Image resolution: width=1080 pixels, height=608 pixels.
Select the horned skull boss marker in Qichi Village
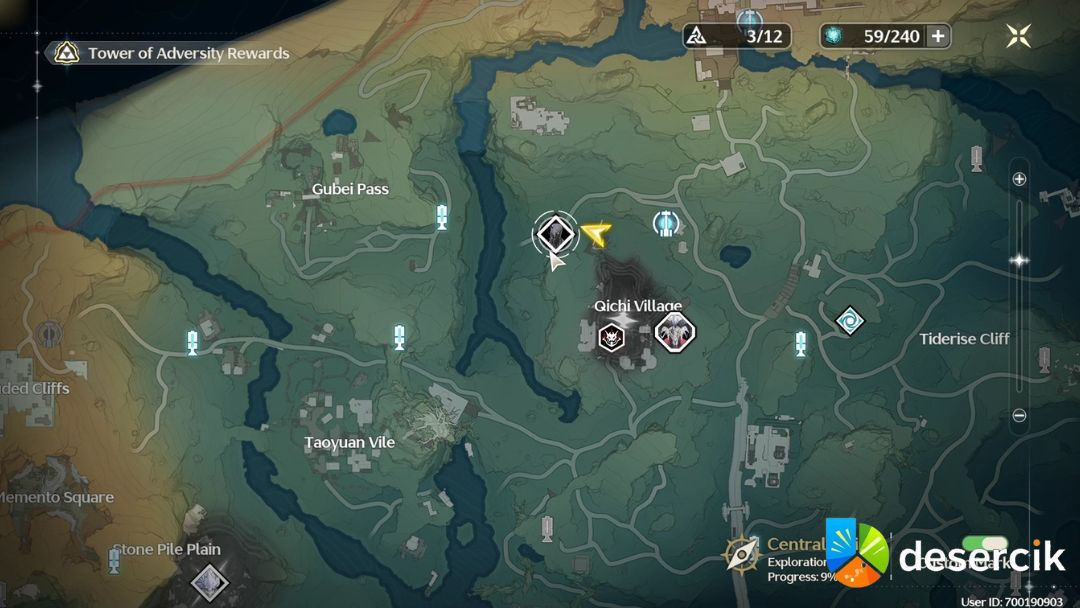(675, 333)
